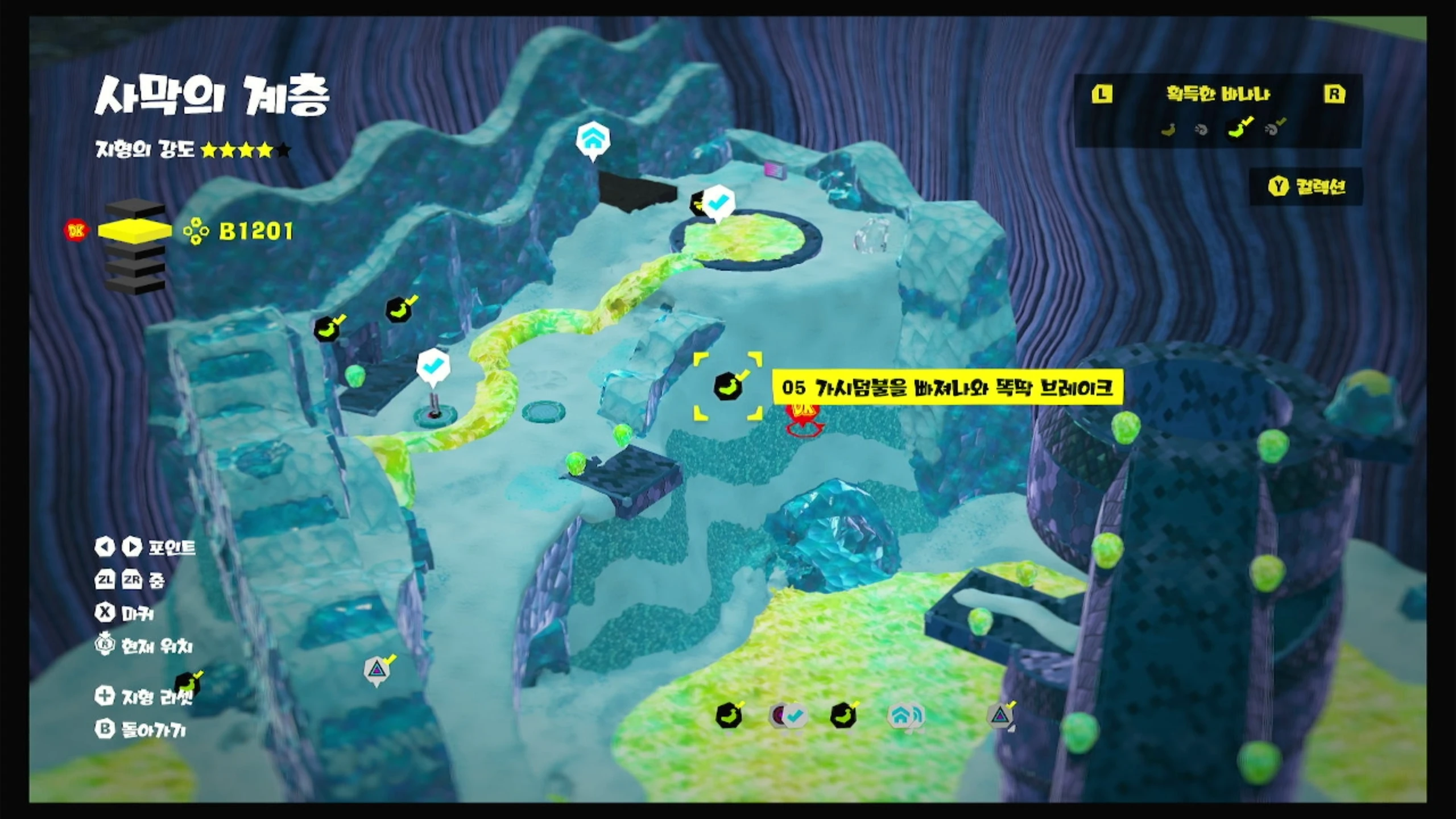Choose the uncollected fossil filter icon
Viewport: 1456px width, 819px height.
tap(1201, 130)
